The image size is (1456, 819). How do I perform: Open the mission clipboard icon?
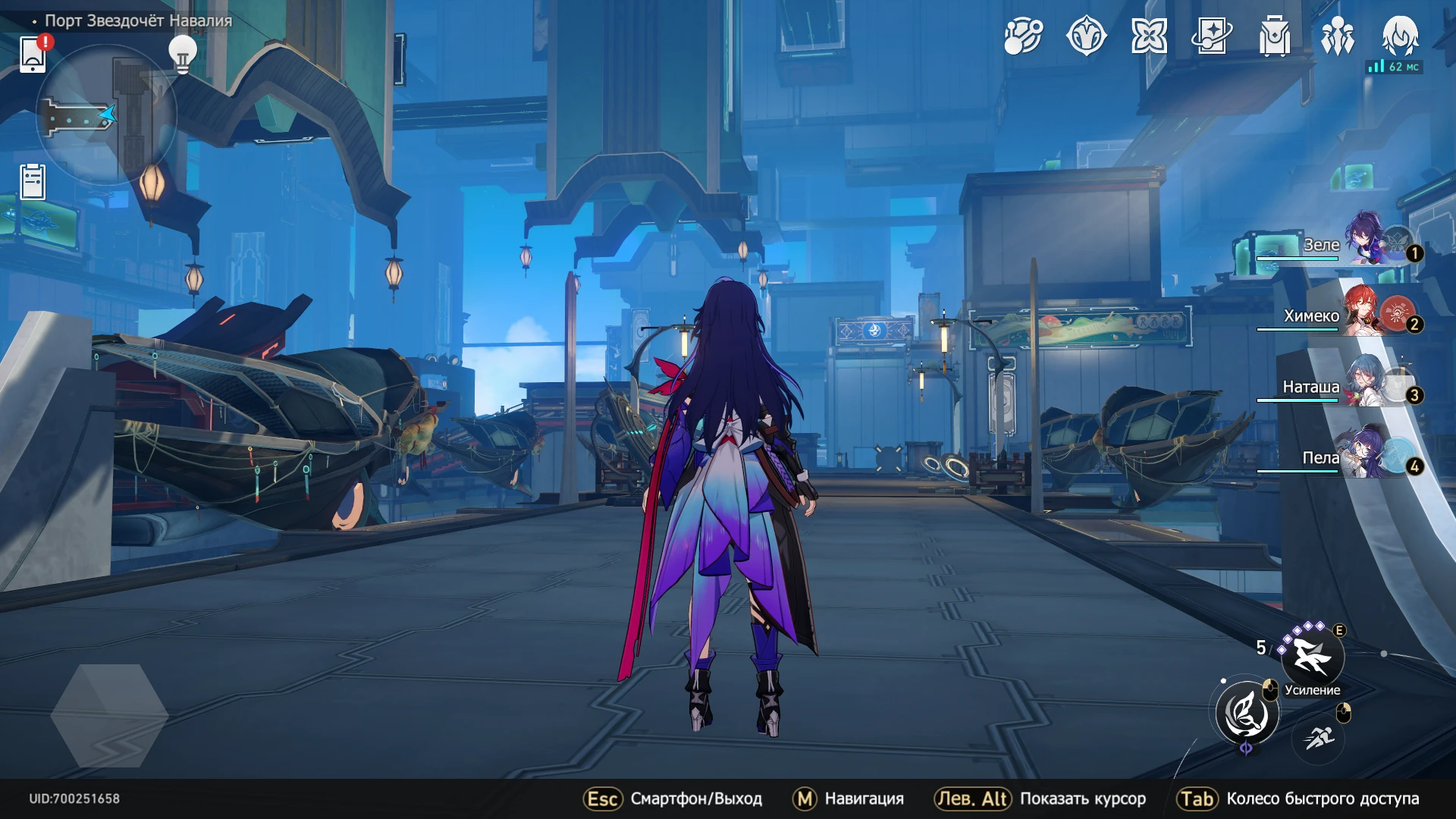pyautogui.click(x=33, y=182)
